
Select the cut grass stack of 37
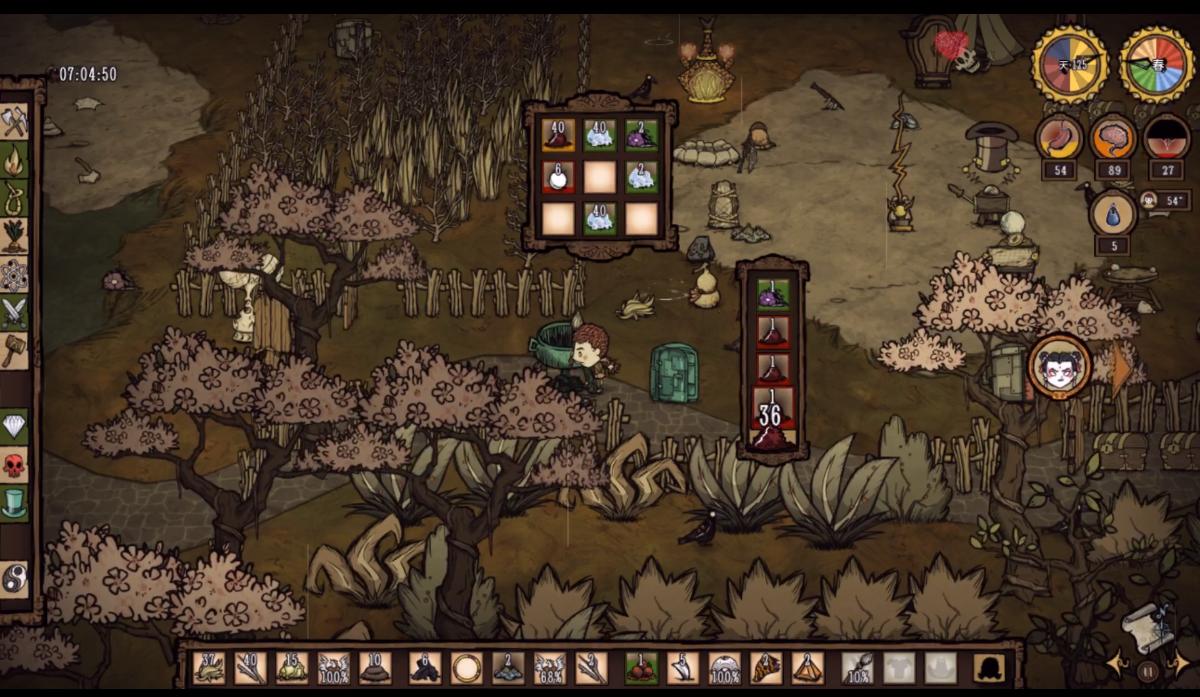[x=210, y=667]
